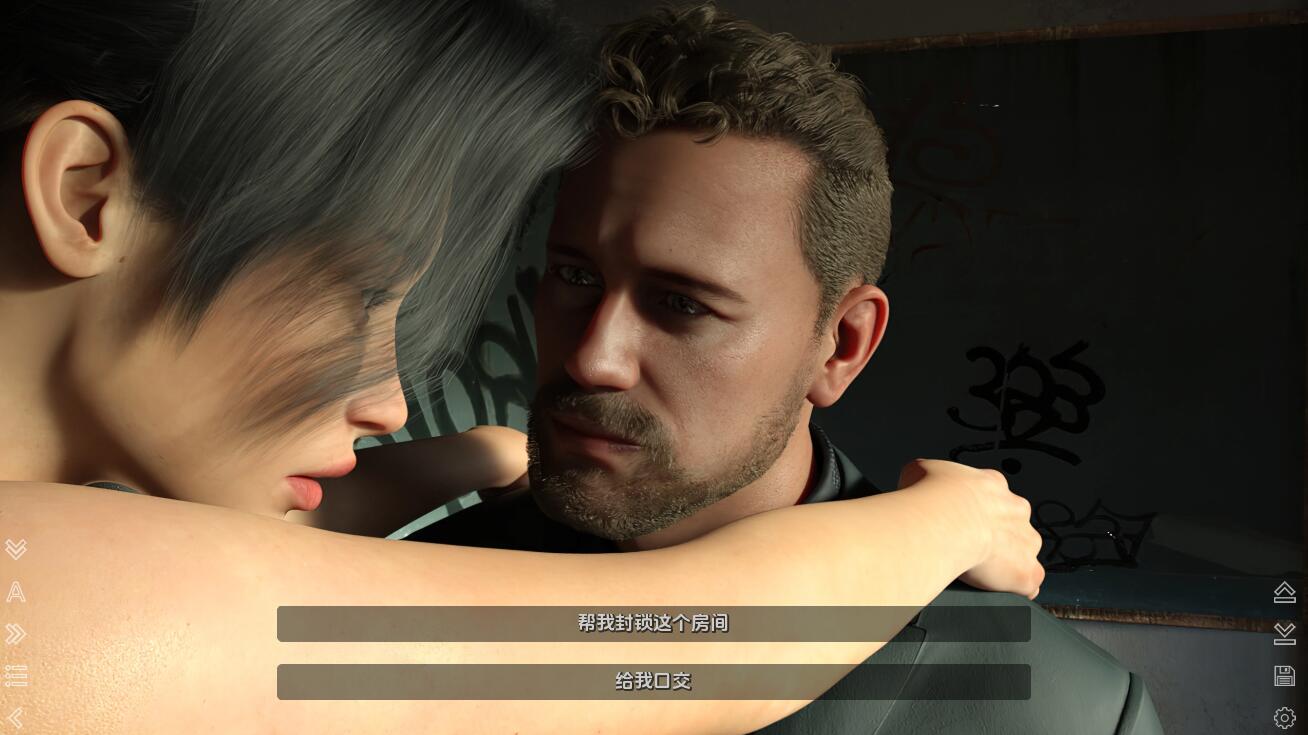The width and height of the screenshot is (1308, 735).
Task: Activate the double right-chevron skip icon
Action: 16,634
